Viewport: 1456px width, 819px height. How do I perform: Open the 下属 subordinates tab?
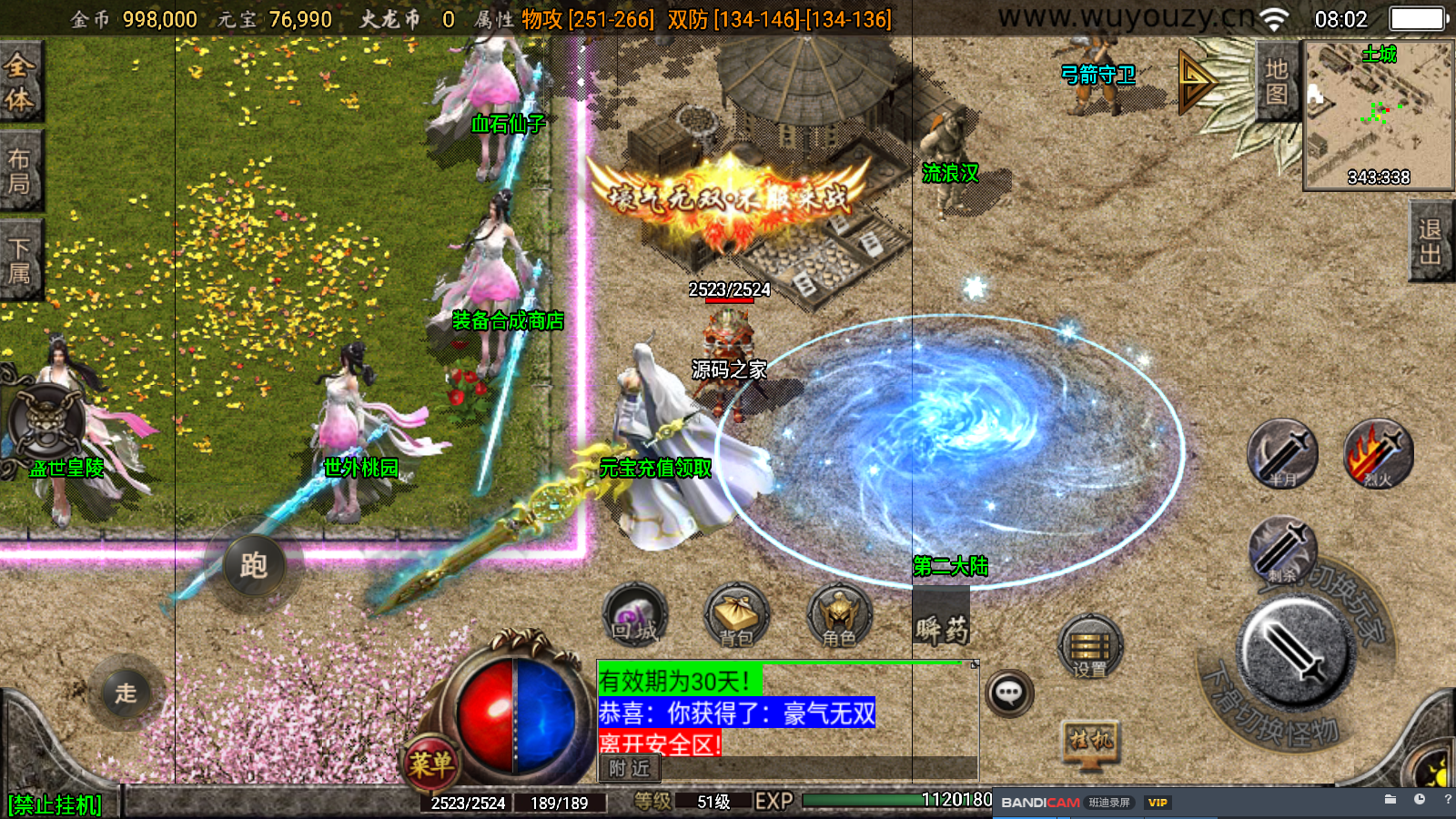tap(20, 259)
